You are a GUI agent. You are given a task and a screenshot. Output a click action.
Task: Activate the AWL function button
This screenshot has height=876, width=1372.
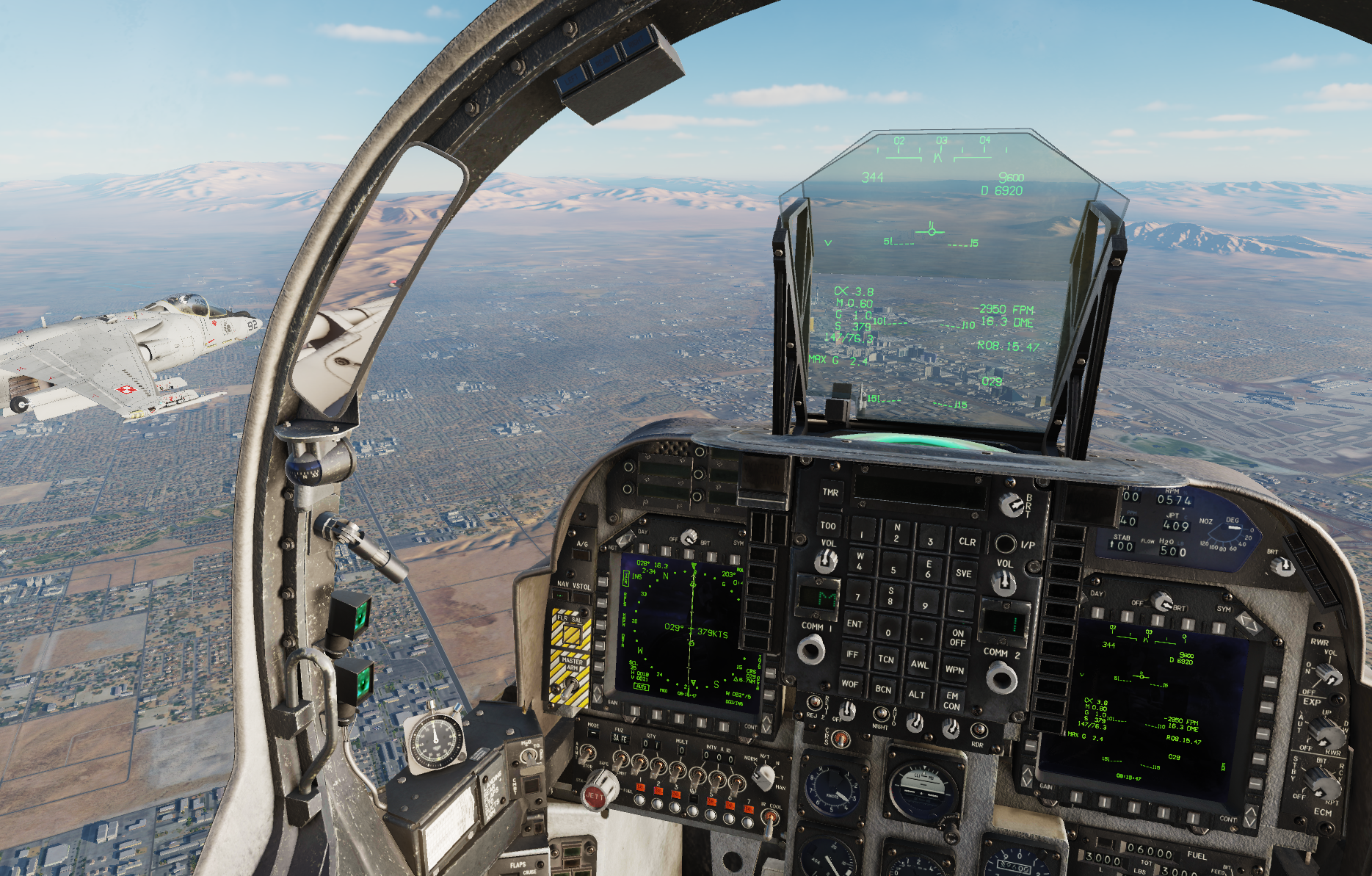pyautogui.click(x=919, y=665)
